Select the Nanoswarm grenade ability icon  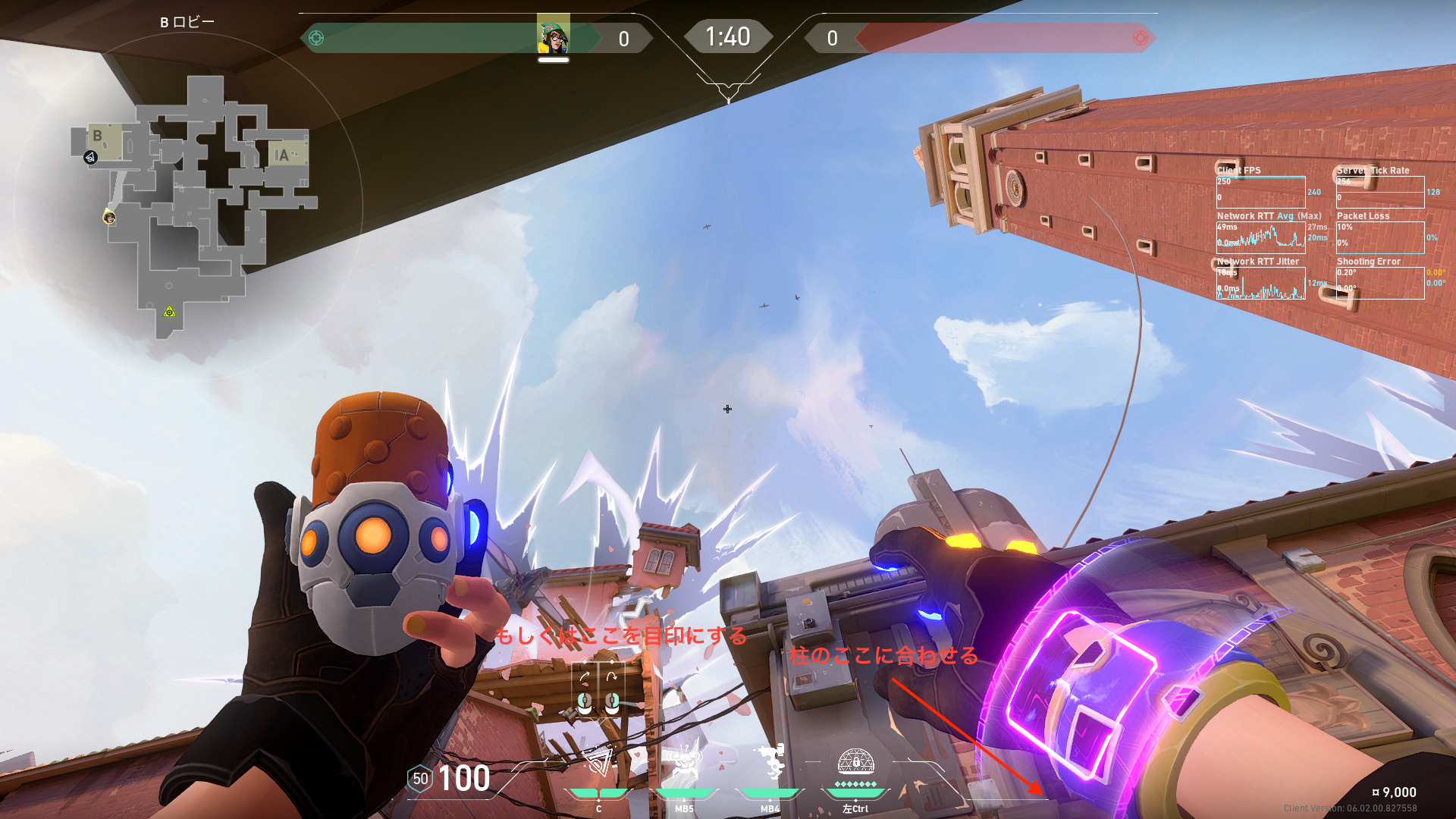point(598,762)
